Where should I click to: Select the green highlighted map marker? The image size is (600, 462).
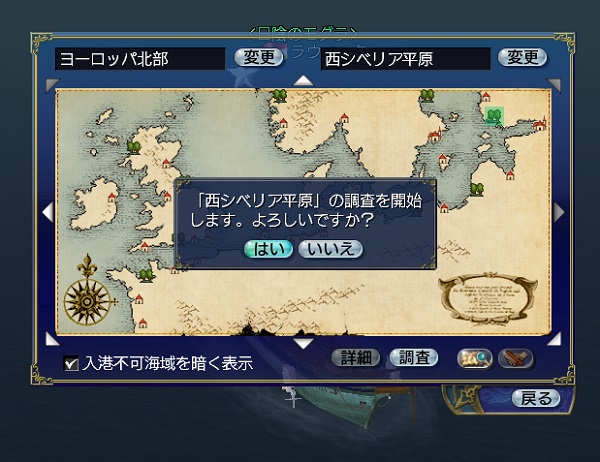tap(493, 115)
